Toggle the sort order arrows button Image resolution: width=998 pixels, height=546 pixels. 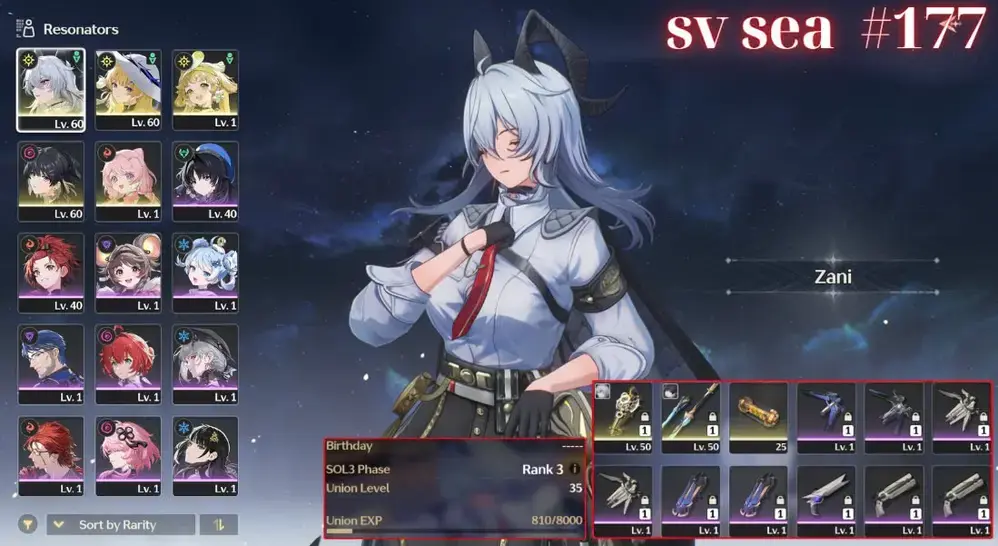point(218,525)
